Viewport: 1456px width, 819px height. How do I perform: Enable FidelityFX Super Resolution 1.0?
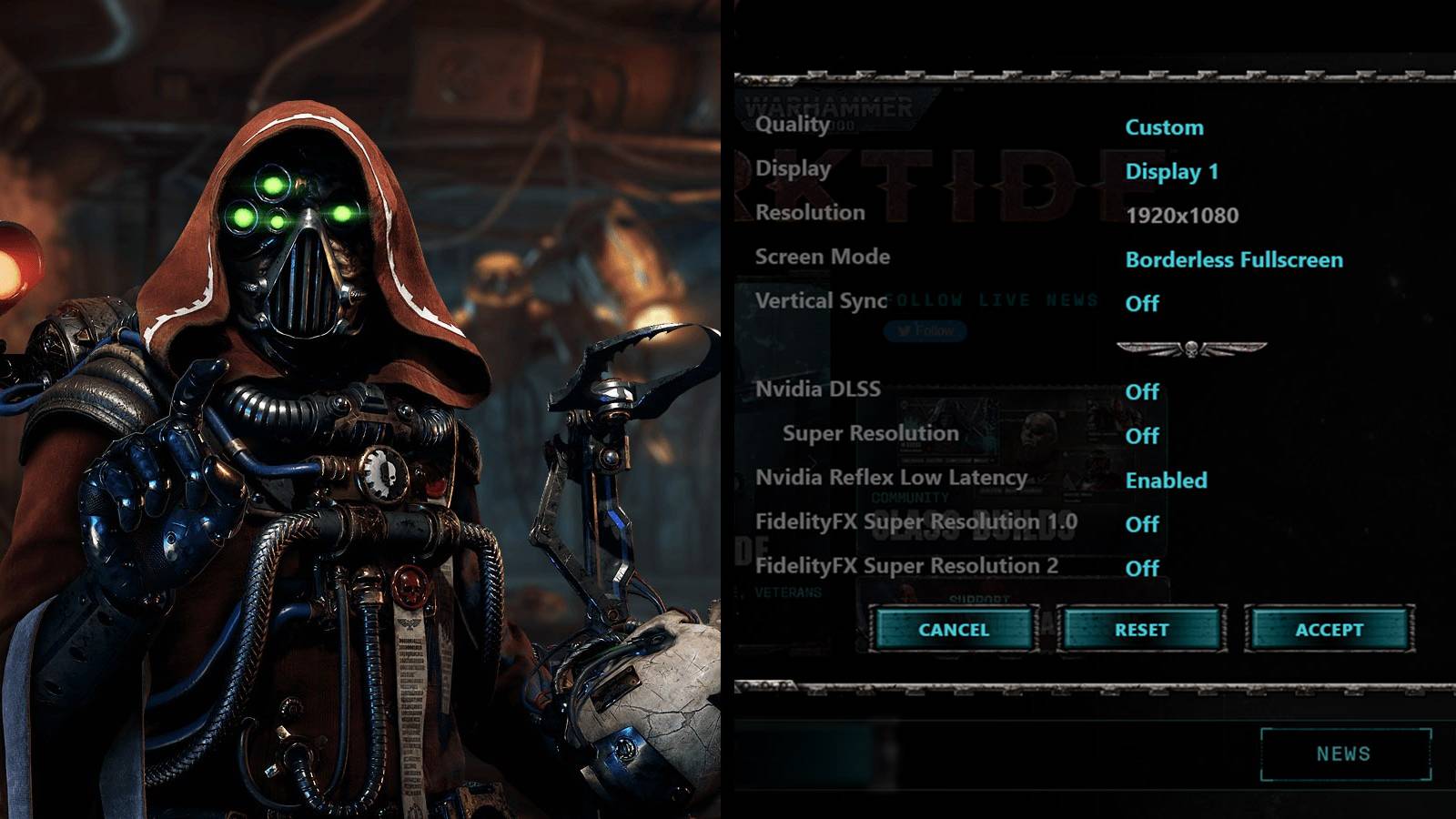1144,524
